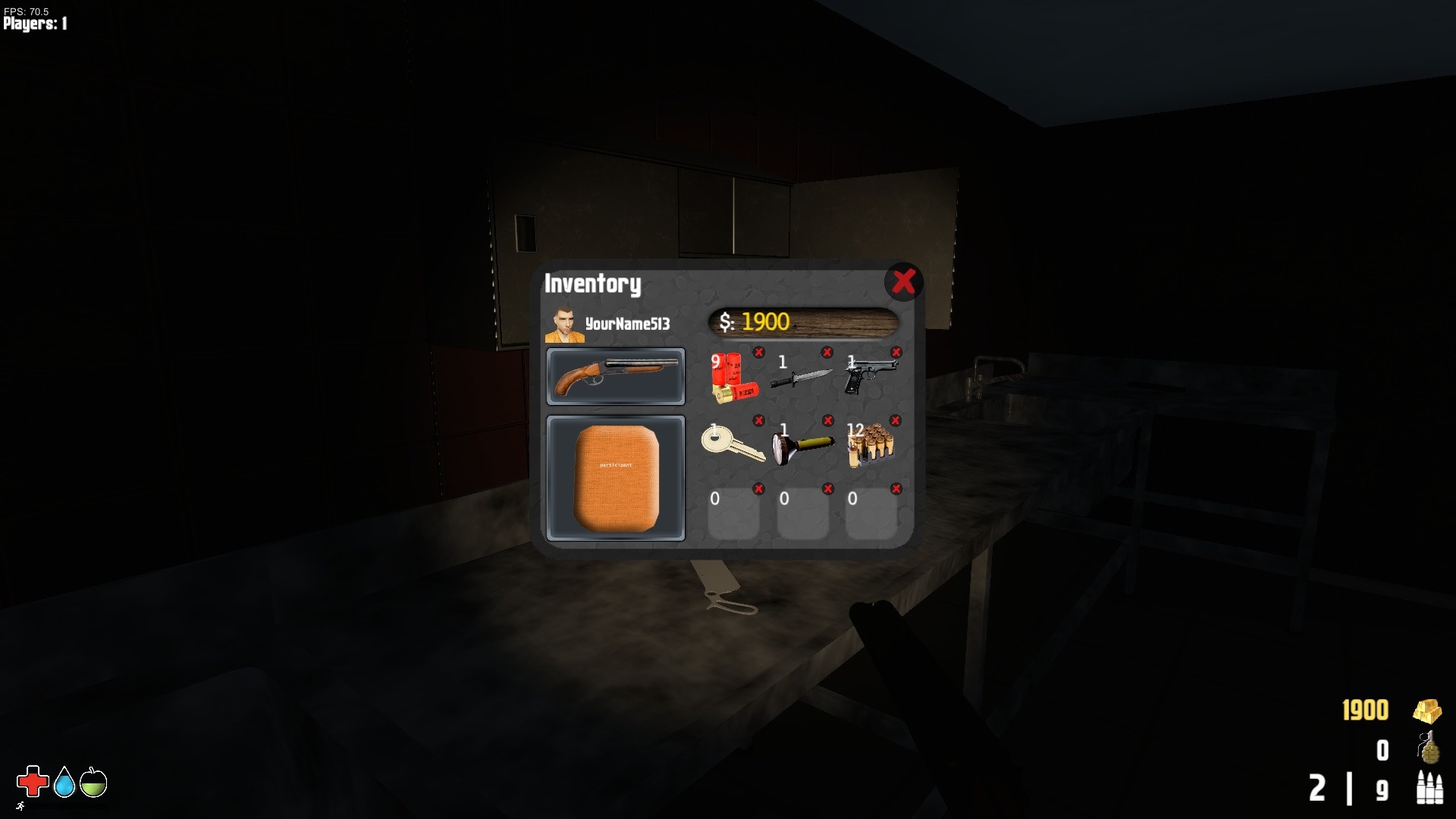Close the Inventory window
This screenshot has width=1456, height=819.
902,282
